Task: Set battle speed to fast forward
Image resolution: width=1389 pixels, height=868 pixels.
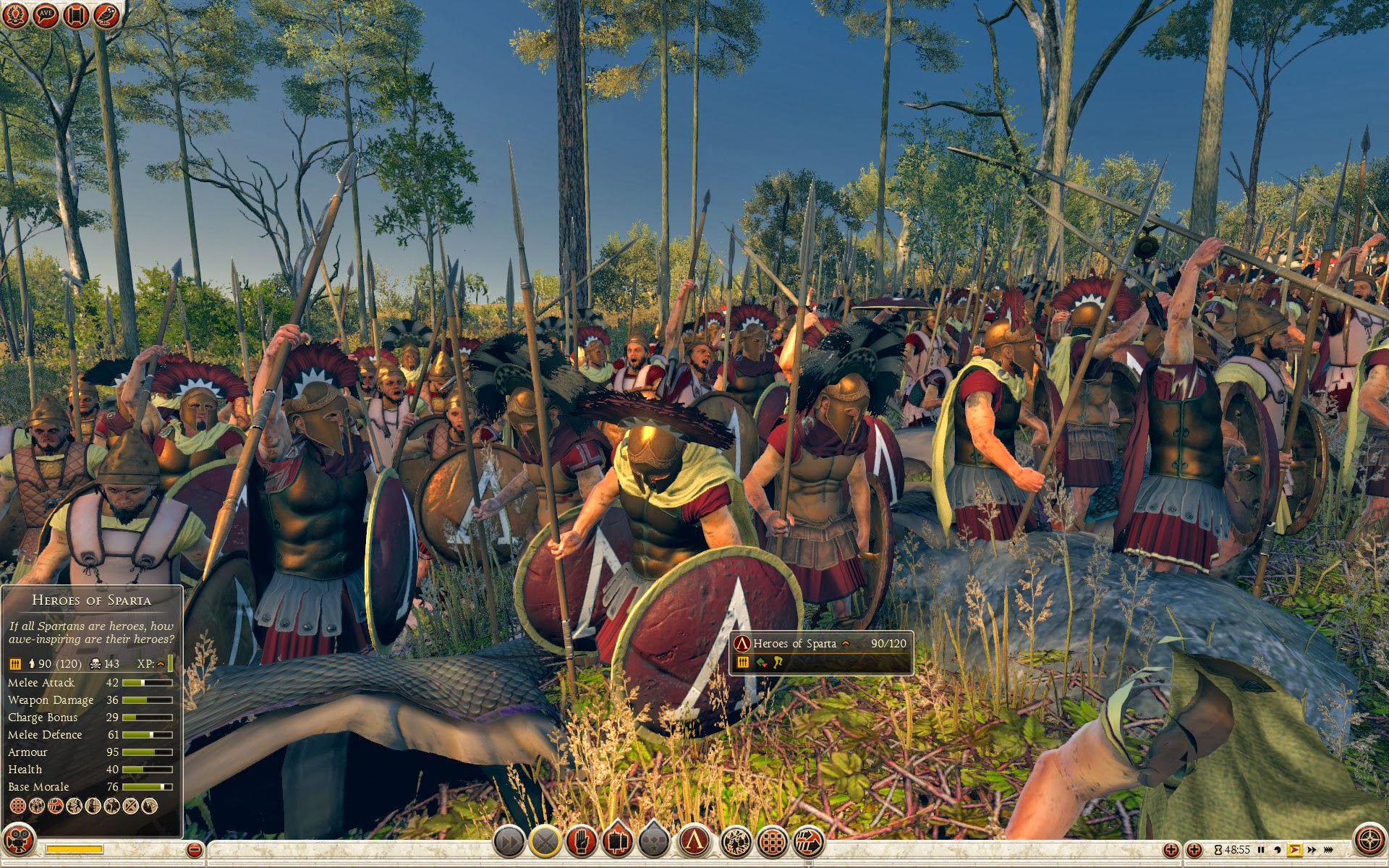Action: pos(1312,850)
